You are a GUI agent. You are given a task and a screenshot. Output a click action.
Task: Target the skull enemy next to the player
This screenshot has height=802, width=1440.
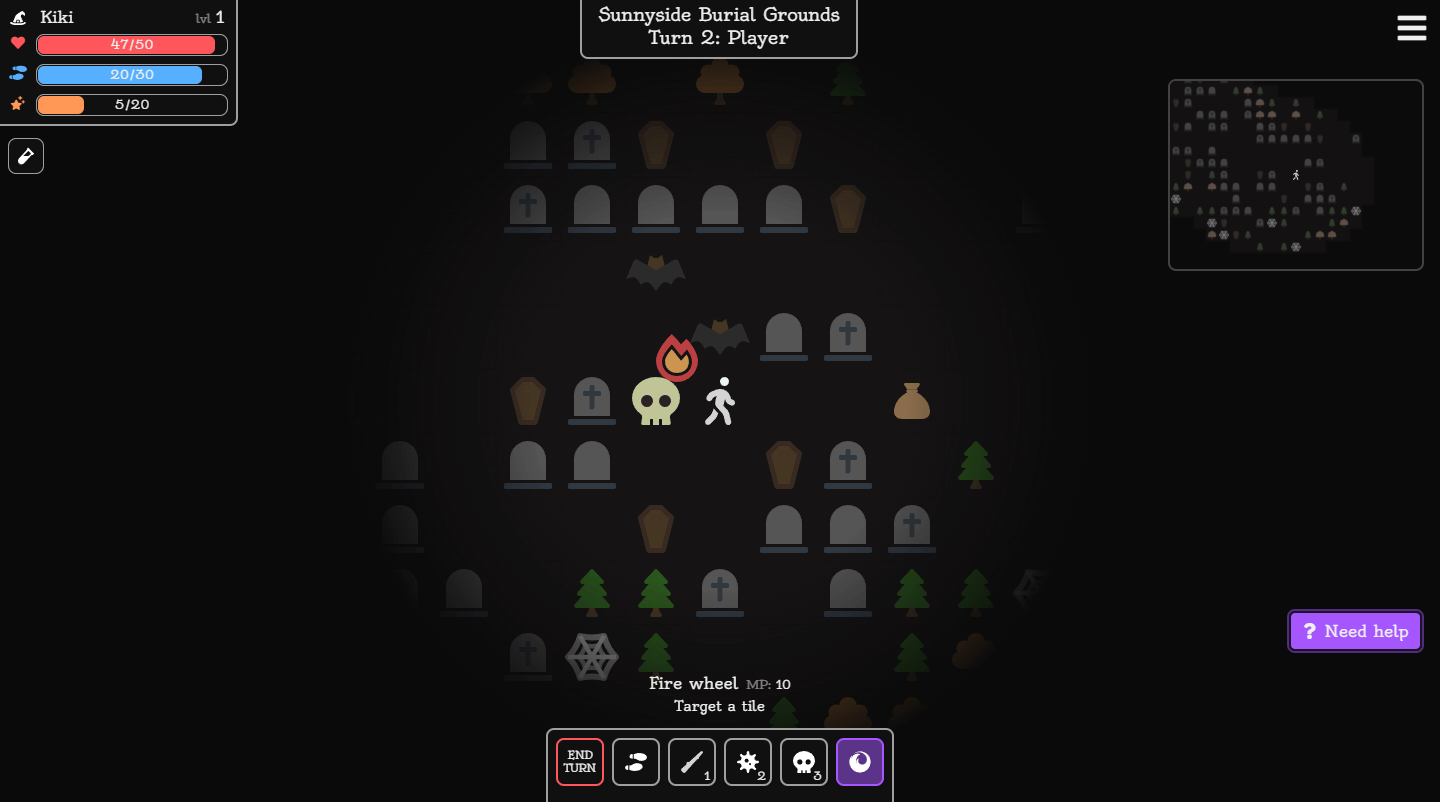pyautogui.click(x=655, y=402)
